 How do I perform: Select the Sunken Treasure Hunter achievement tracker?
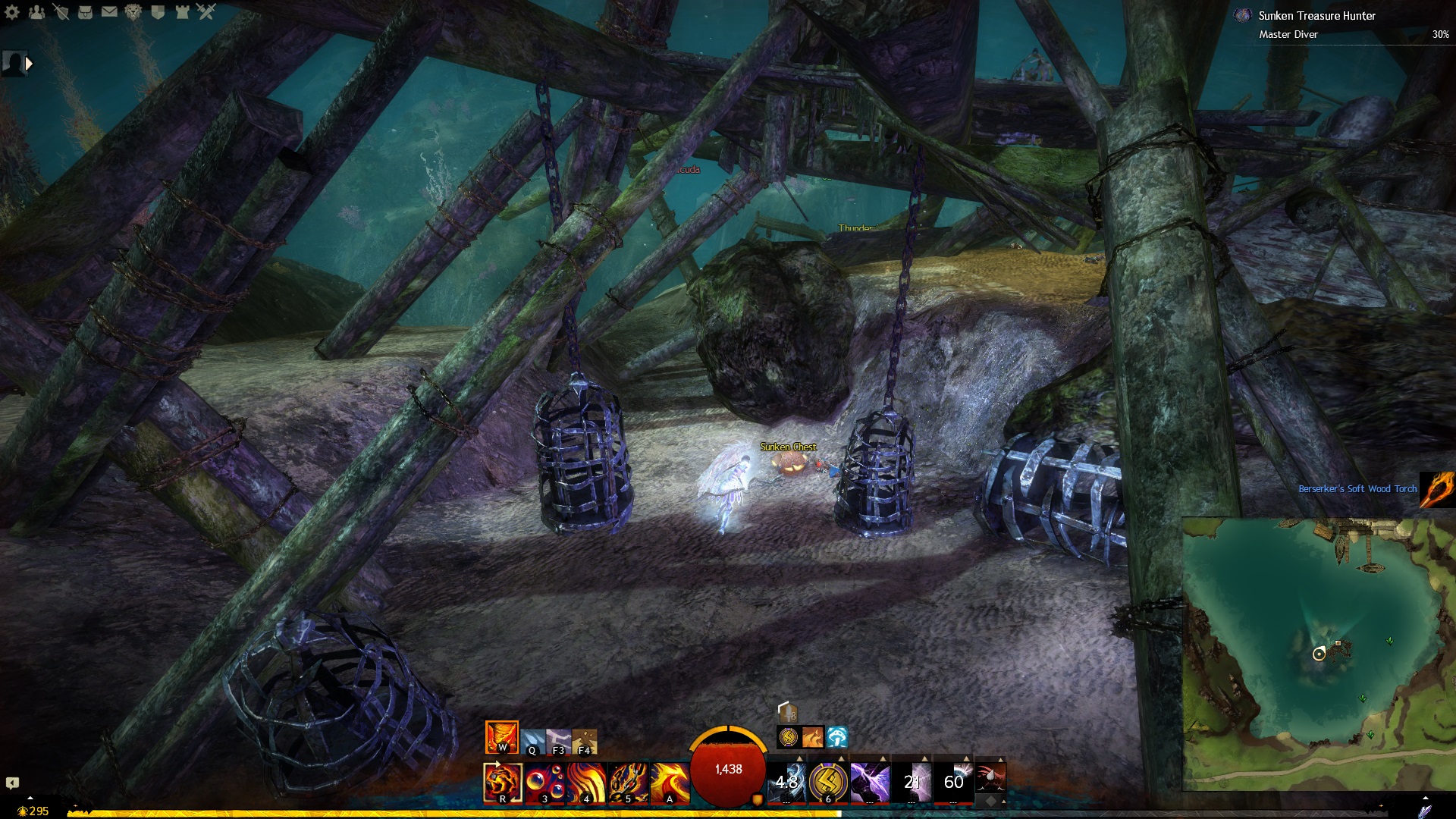point(1316,16)
